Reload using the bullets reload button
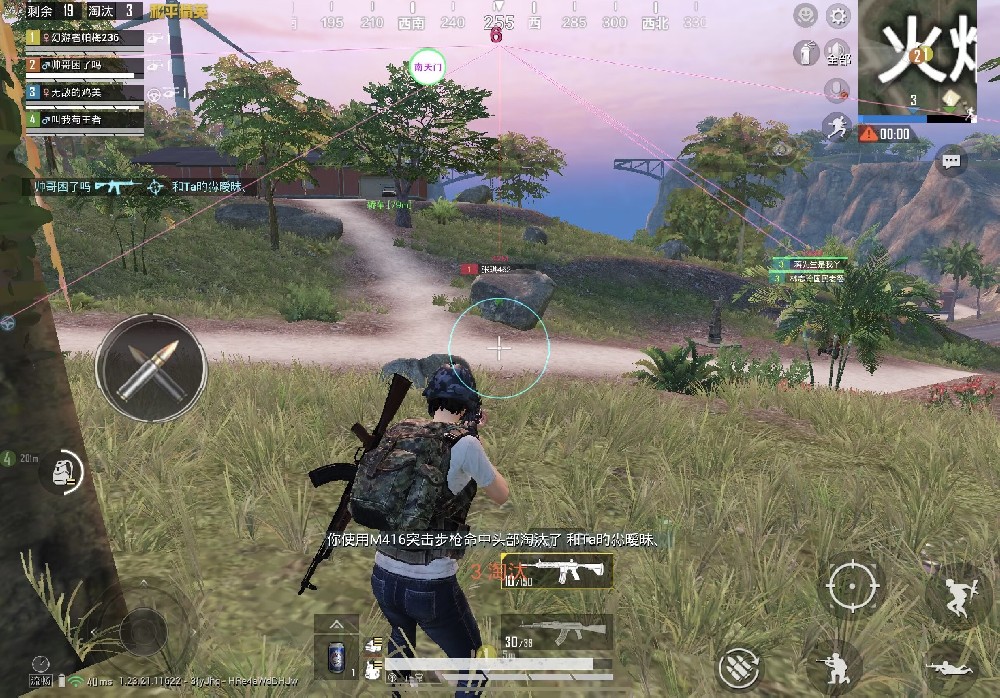This screenshot has width=1000, height=698. click(741, 666)
